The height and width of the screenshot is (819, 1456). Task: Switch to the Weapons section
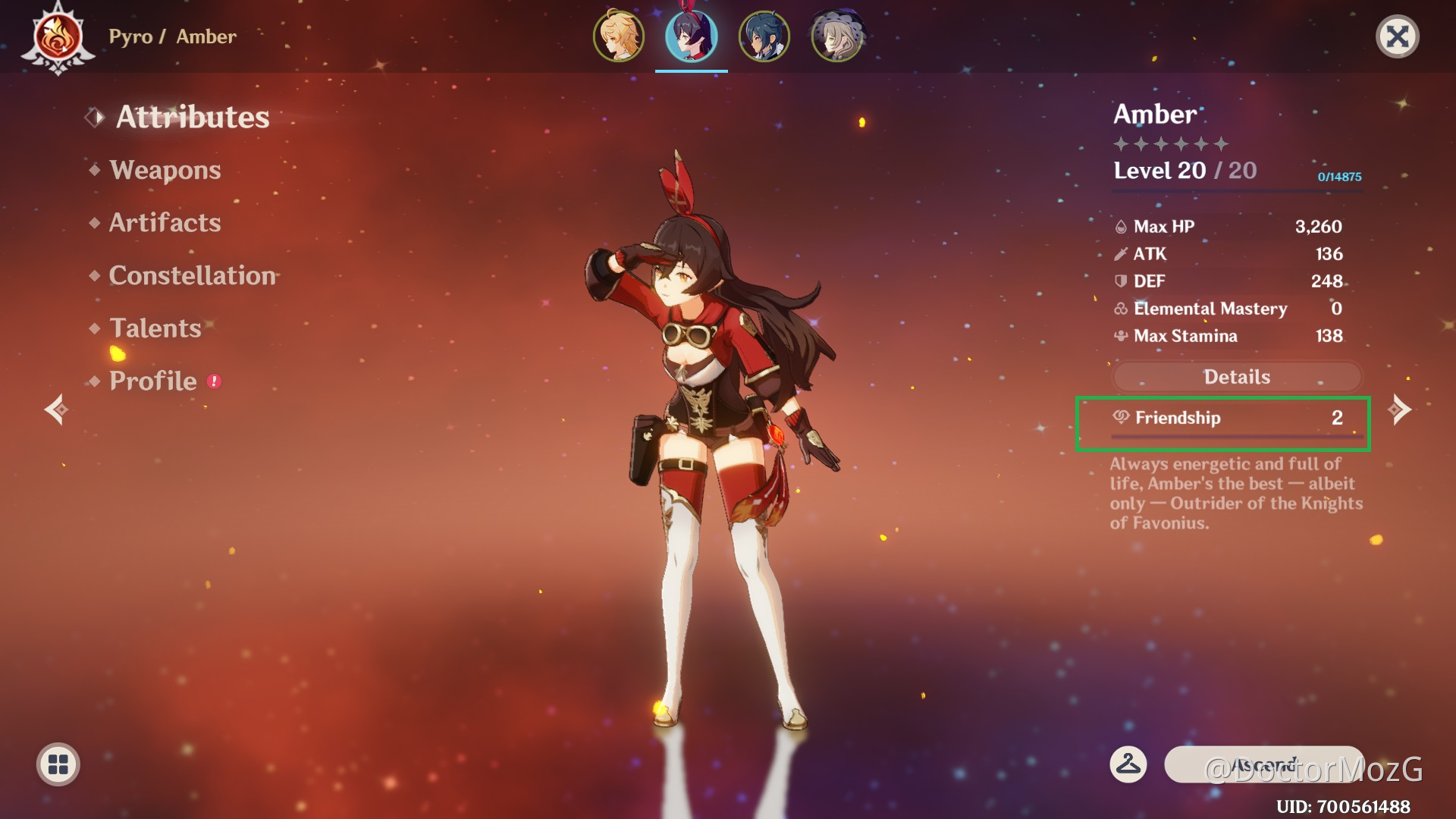point(165,170)
